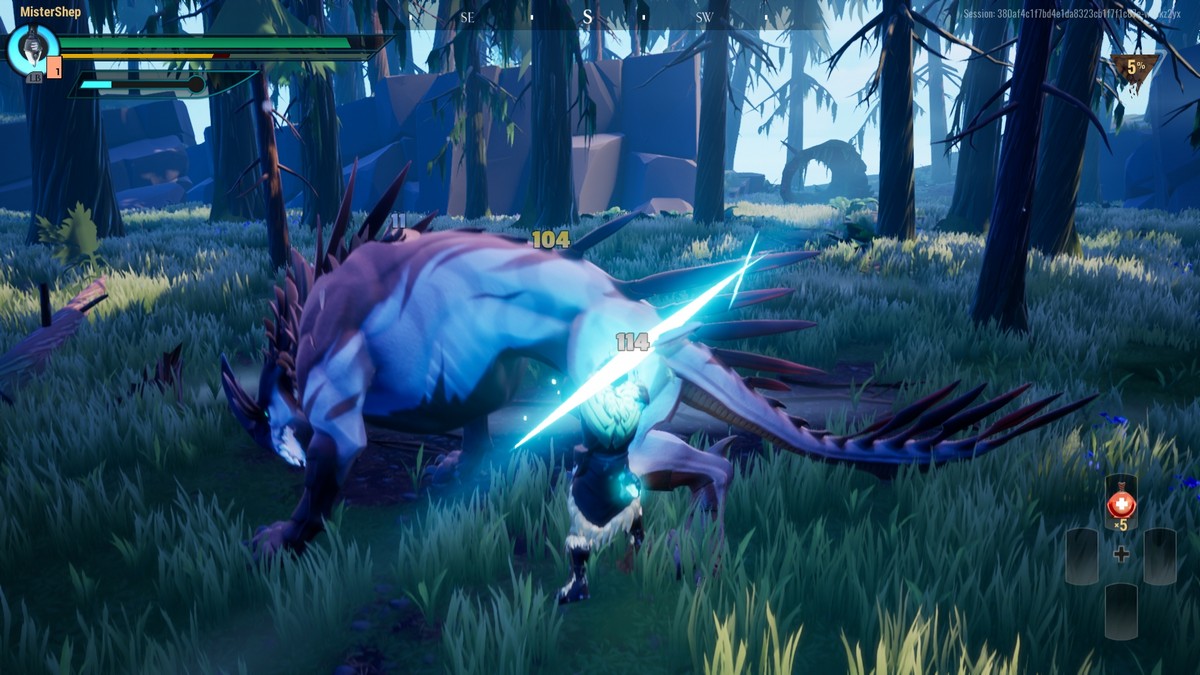Select the 5% danger meter badge
This screenshot has width=1200, height=675.
click(1135, 70)
